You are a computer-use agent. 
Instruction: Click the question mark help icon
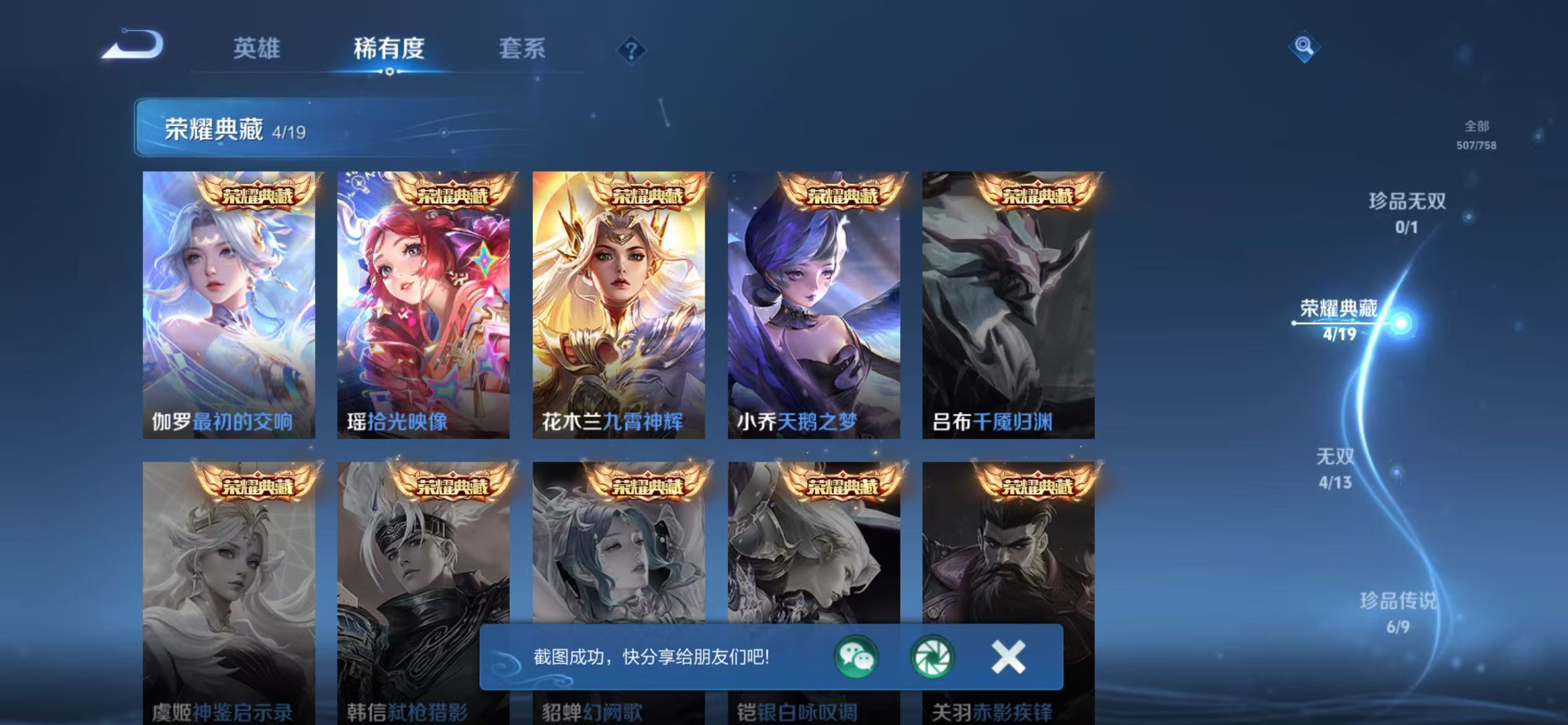(x=632, y=51)
